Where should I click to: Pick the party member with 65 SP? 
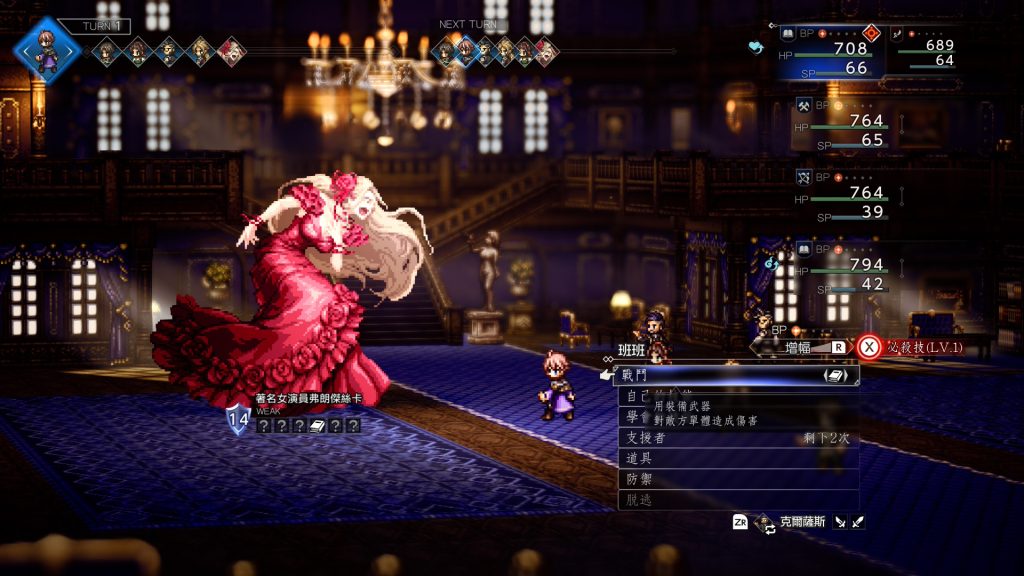[850, 126]
